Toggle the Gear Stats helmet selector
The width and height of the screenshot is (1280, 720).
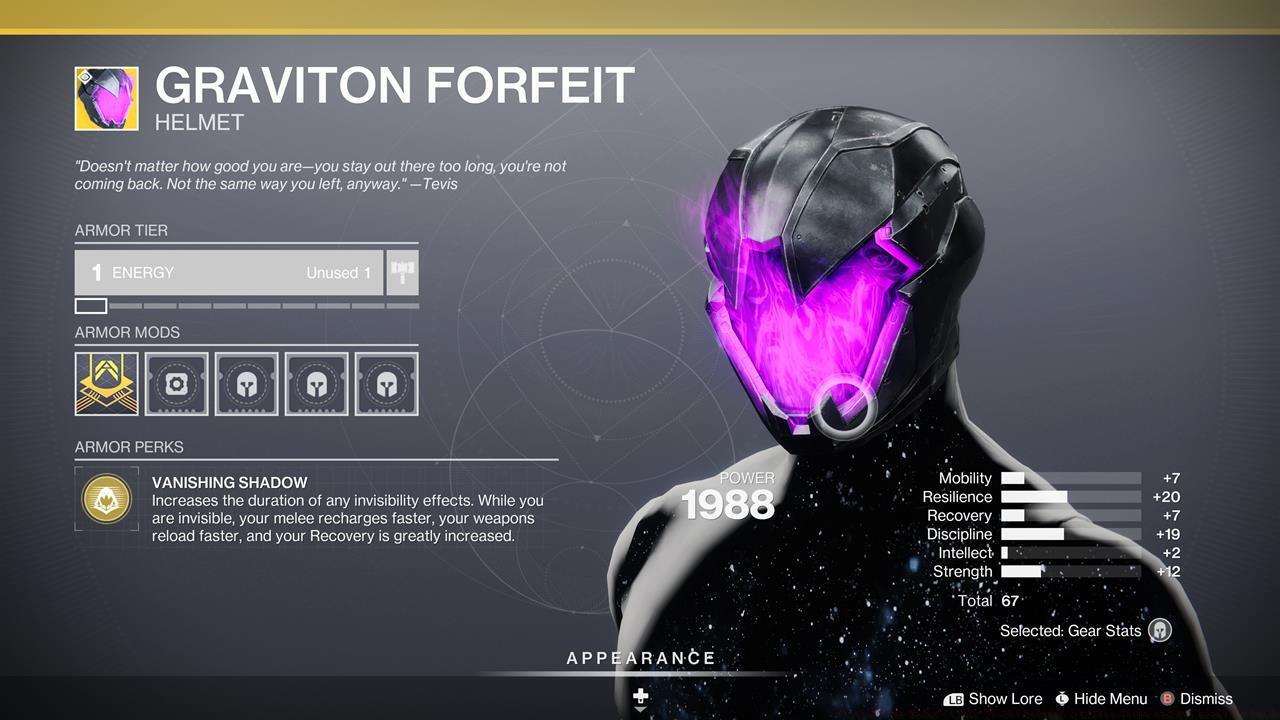click(x=1160, y=631)
